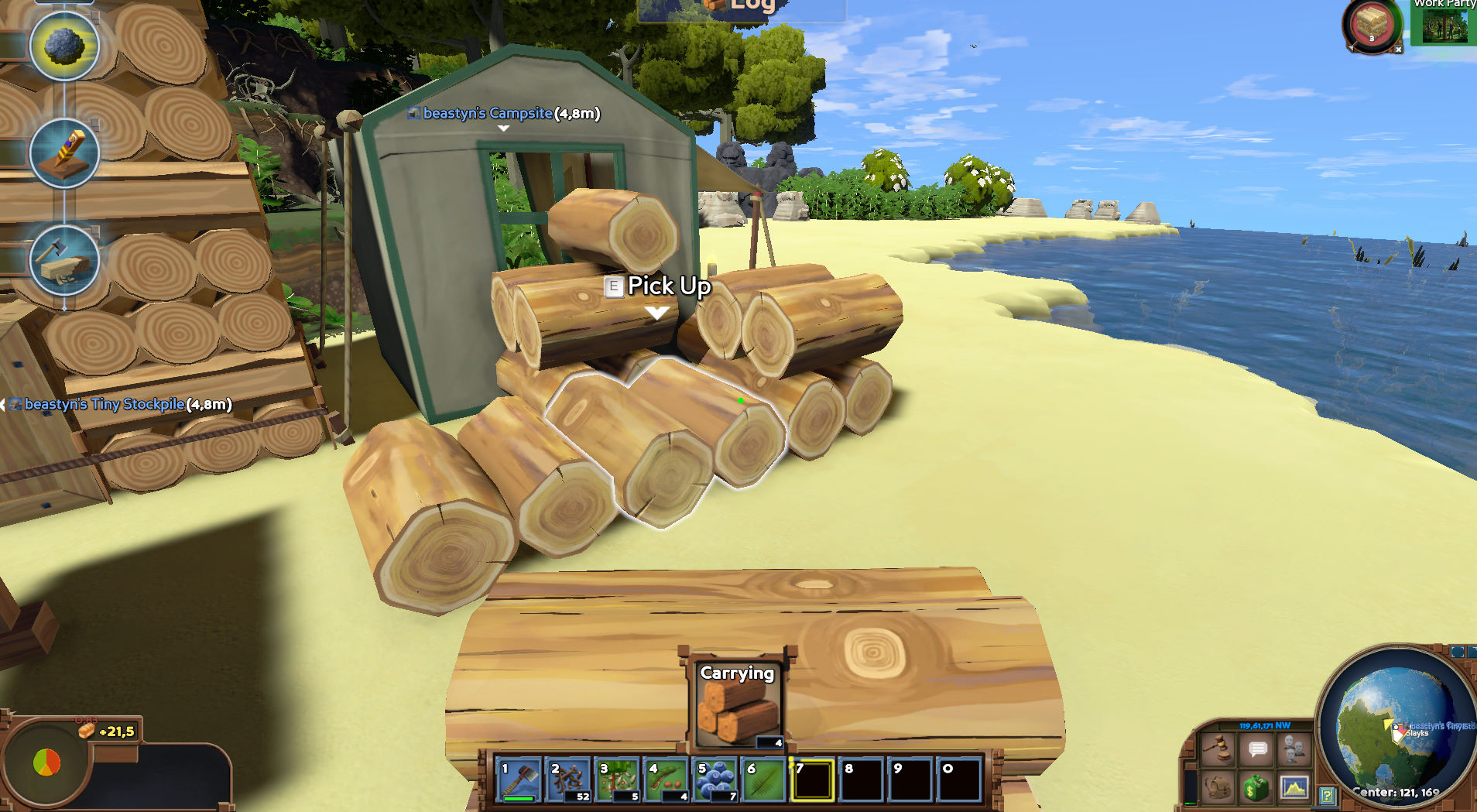The image size is (1477, 812).
Task: Select the axe skill icon on the left
Action: 63,263
